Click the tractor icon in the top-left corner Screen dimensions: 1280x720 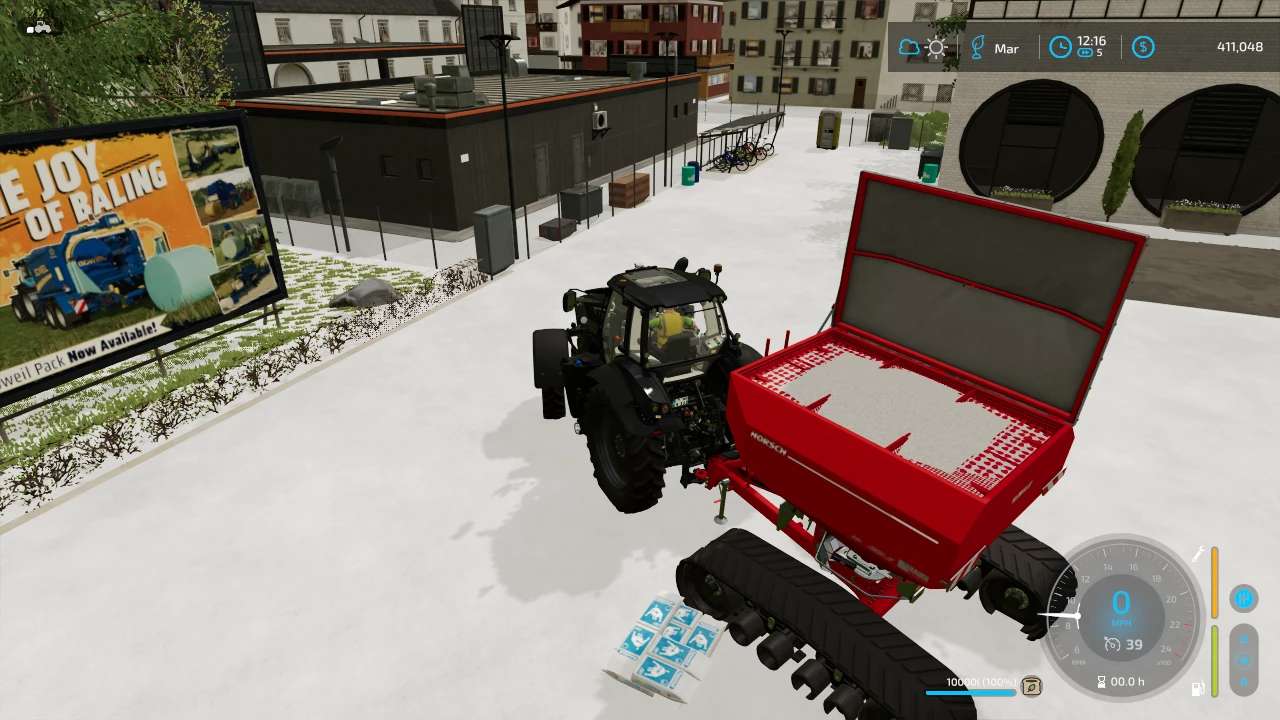pos(40,27)
